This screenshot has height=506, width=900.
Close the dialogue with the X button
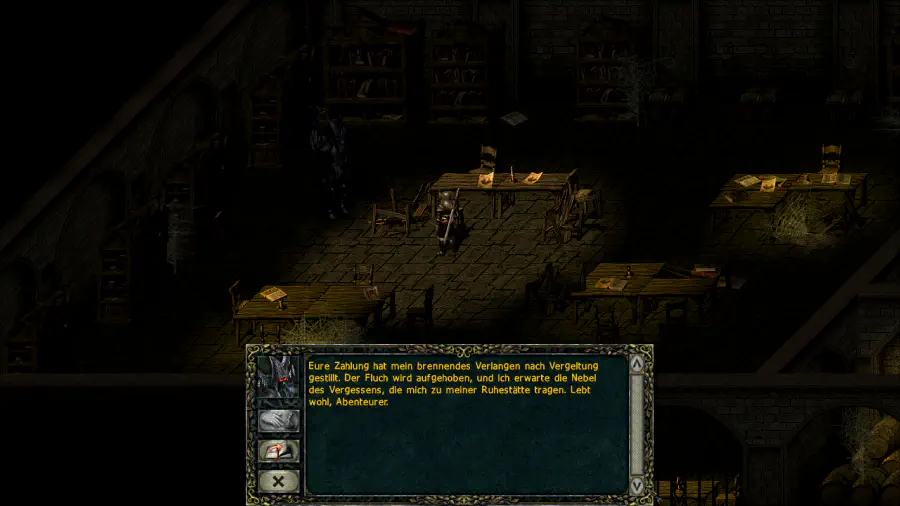click(279, 481)
